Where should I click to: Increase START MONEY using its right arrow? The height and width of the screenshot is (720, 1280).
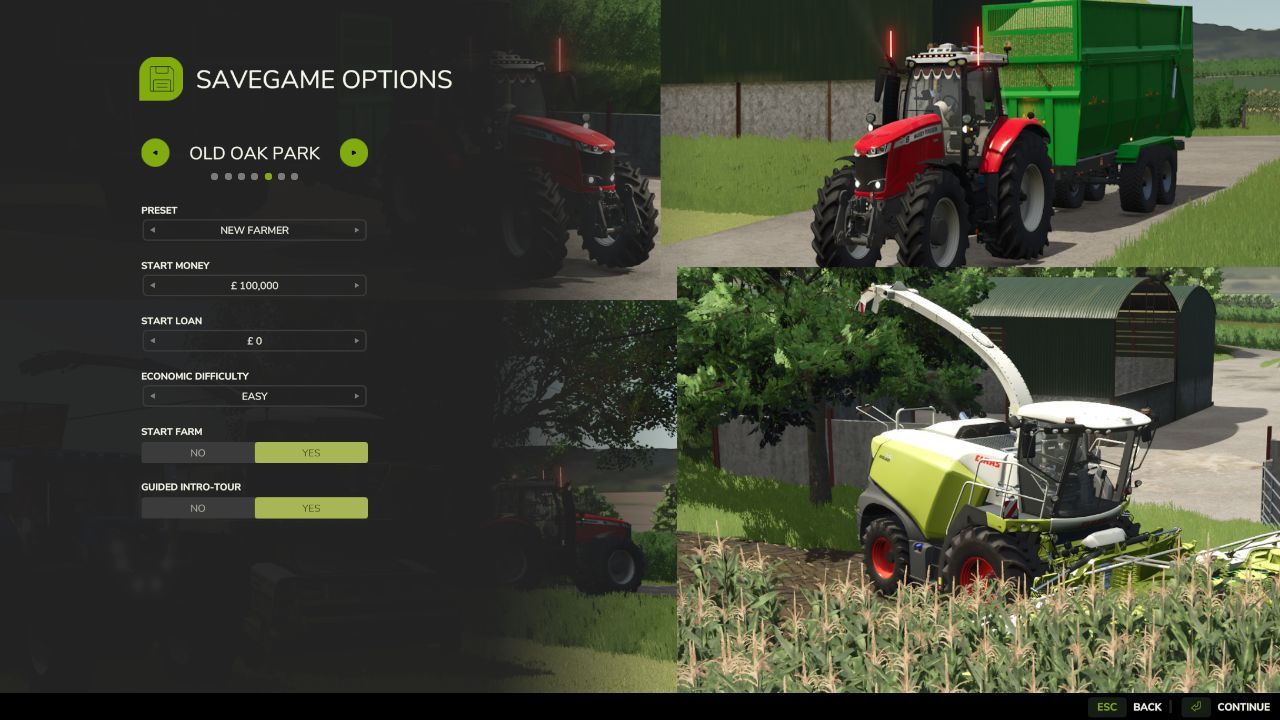coord(357,285)
